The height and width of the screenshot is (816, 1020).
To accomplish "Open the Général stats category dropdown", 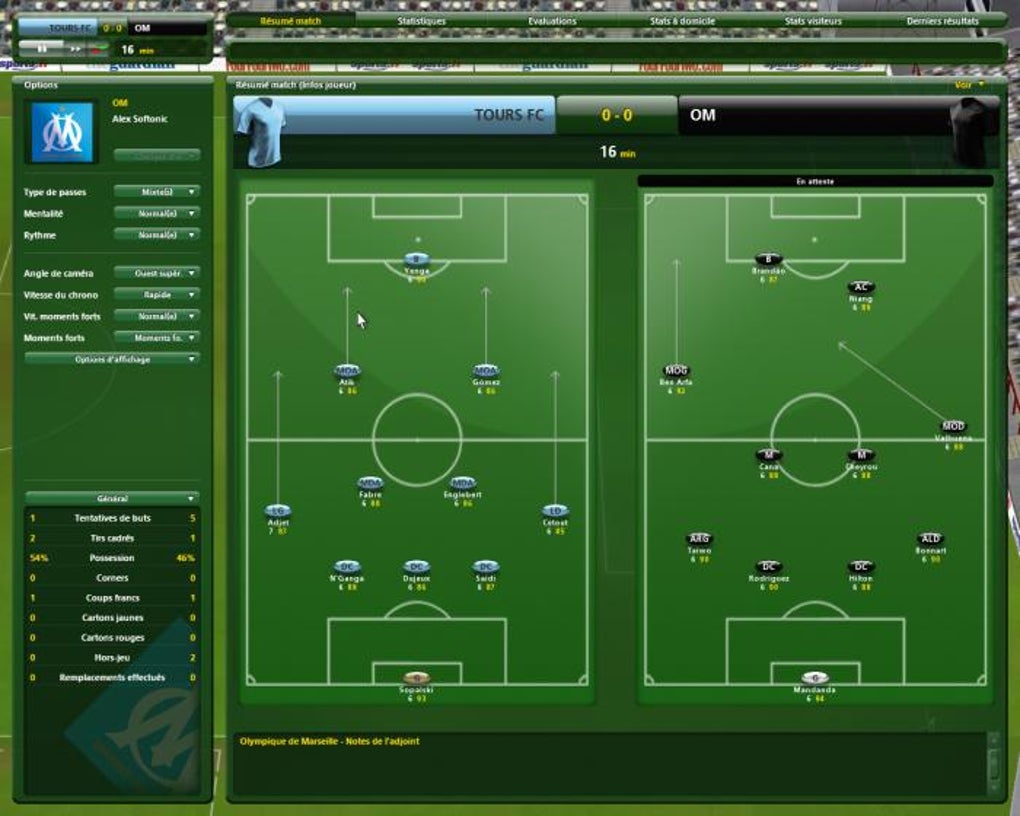I will 112,498.
